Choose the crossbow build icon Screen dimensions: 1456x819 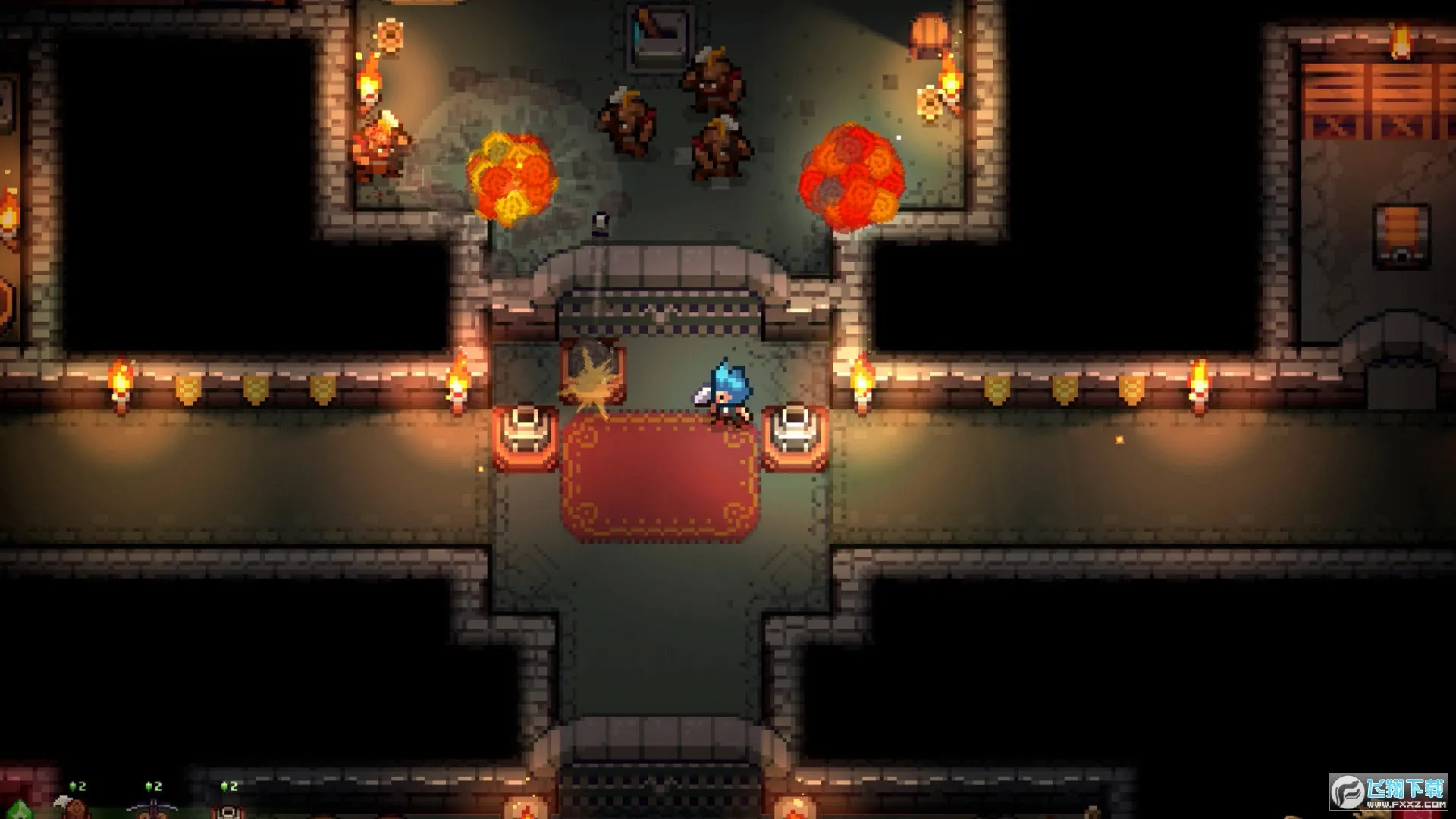coord(152,808)
